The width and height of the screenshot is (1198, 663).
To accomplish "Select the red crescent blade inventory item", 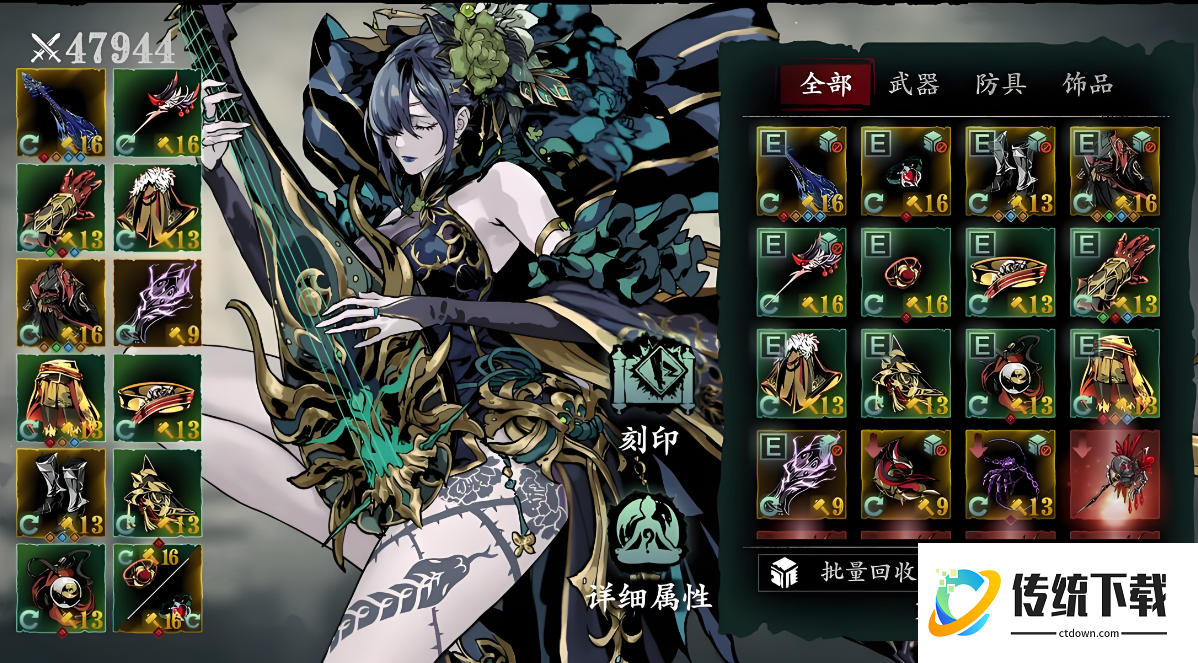I will click(905, 474).
